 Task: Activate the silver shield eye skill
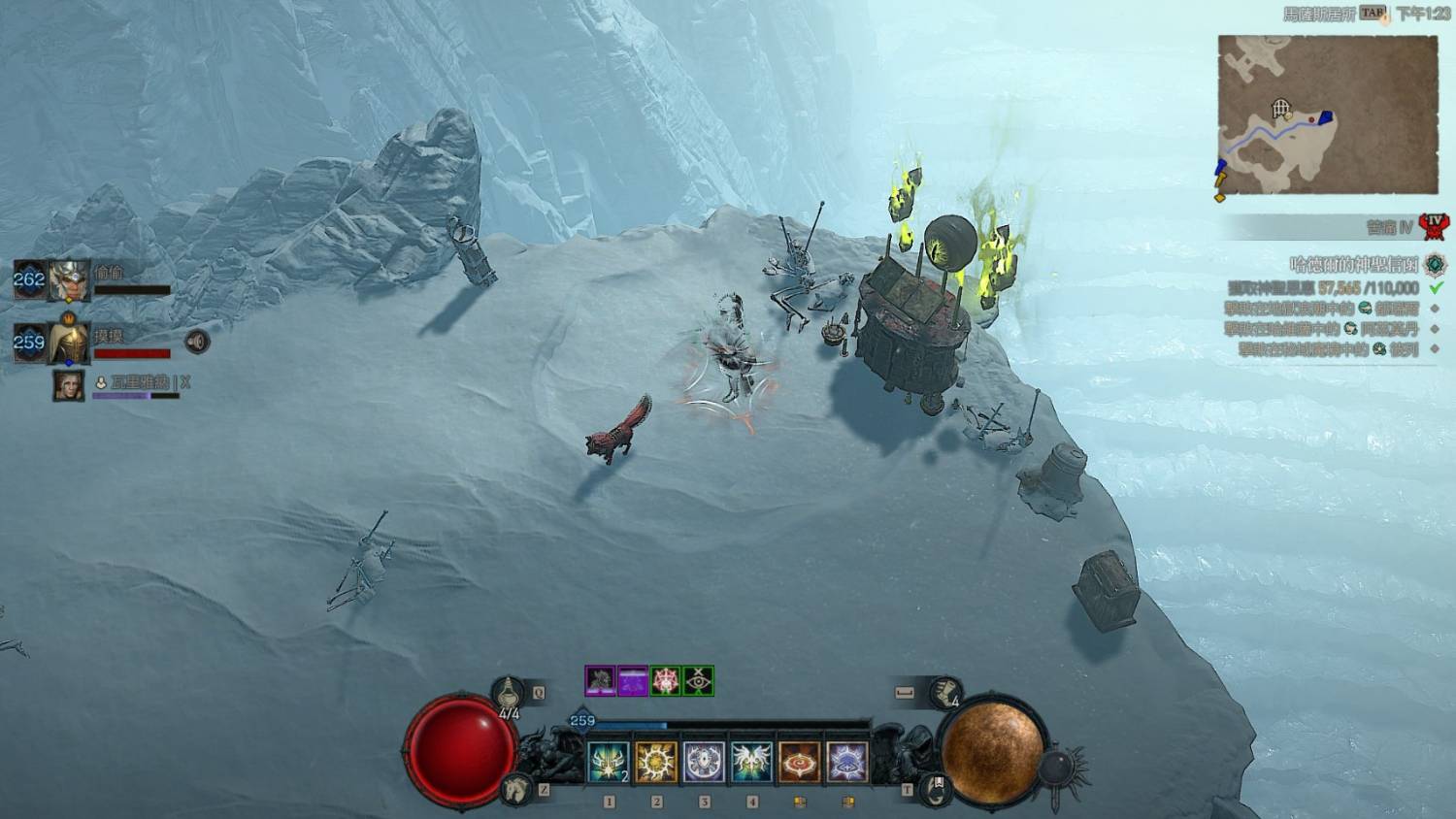704,763
